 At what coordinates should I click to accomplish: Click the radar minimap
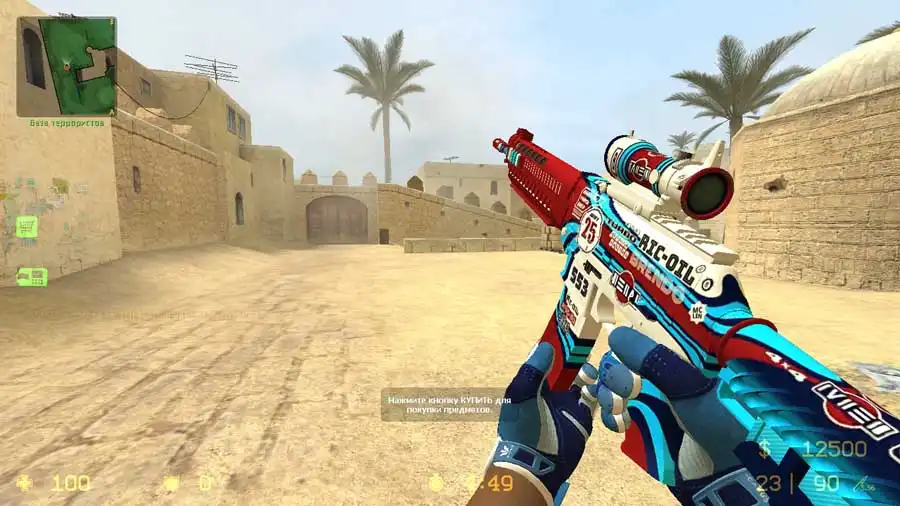point(66,65)
